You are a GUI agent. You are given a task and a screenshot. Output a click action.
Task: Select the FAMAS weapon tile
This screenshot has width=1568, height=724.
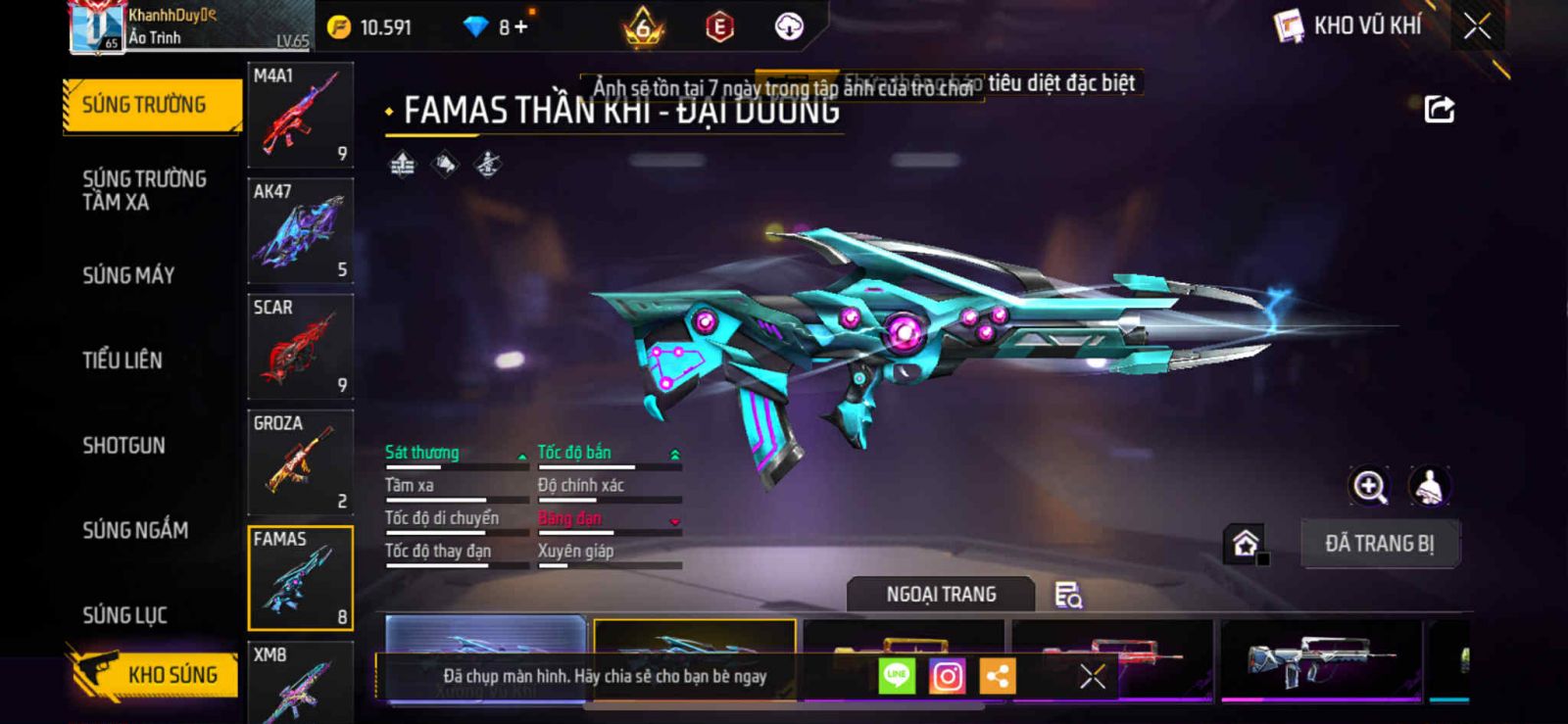[x=300, y=578]
